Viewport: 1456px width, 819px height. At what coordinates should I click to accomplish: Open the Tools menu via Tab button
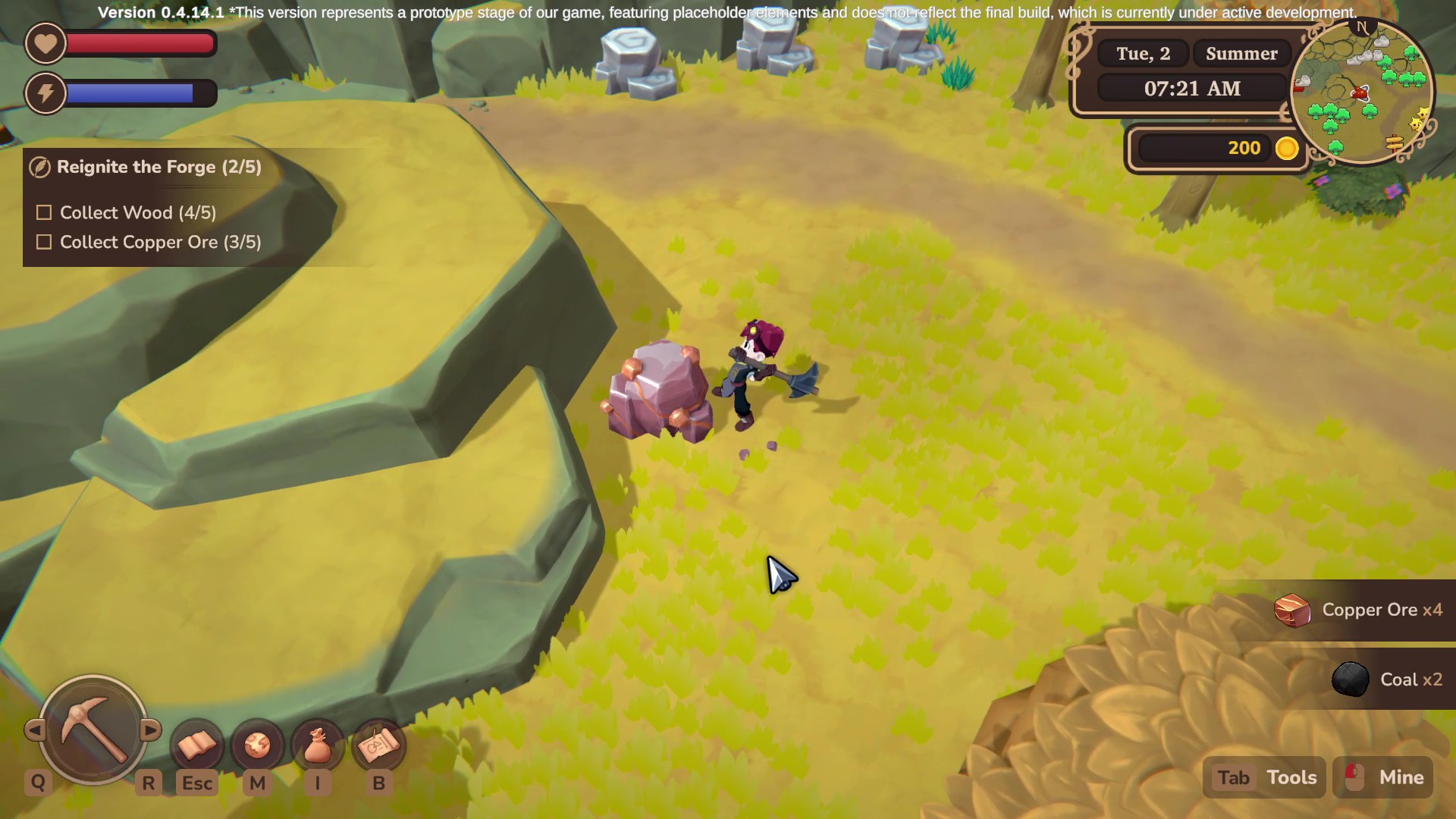pos(1264,777)
